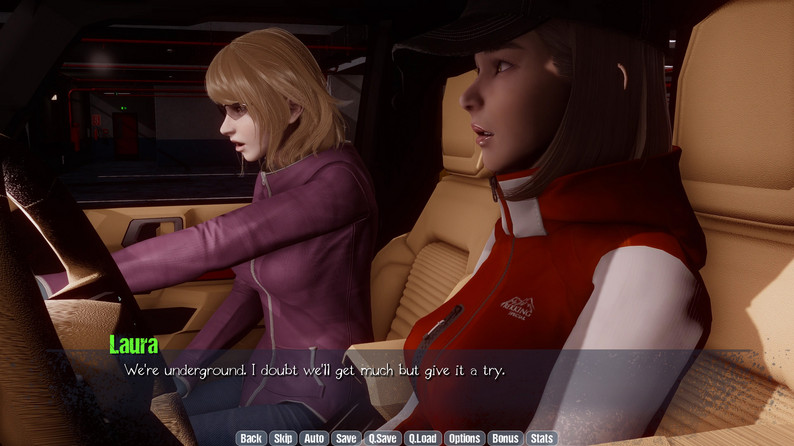Screen dimensions: 794x446
Task: Enable Auto dialogue advance
Action: (314, 438)
